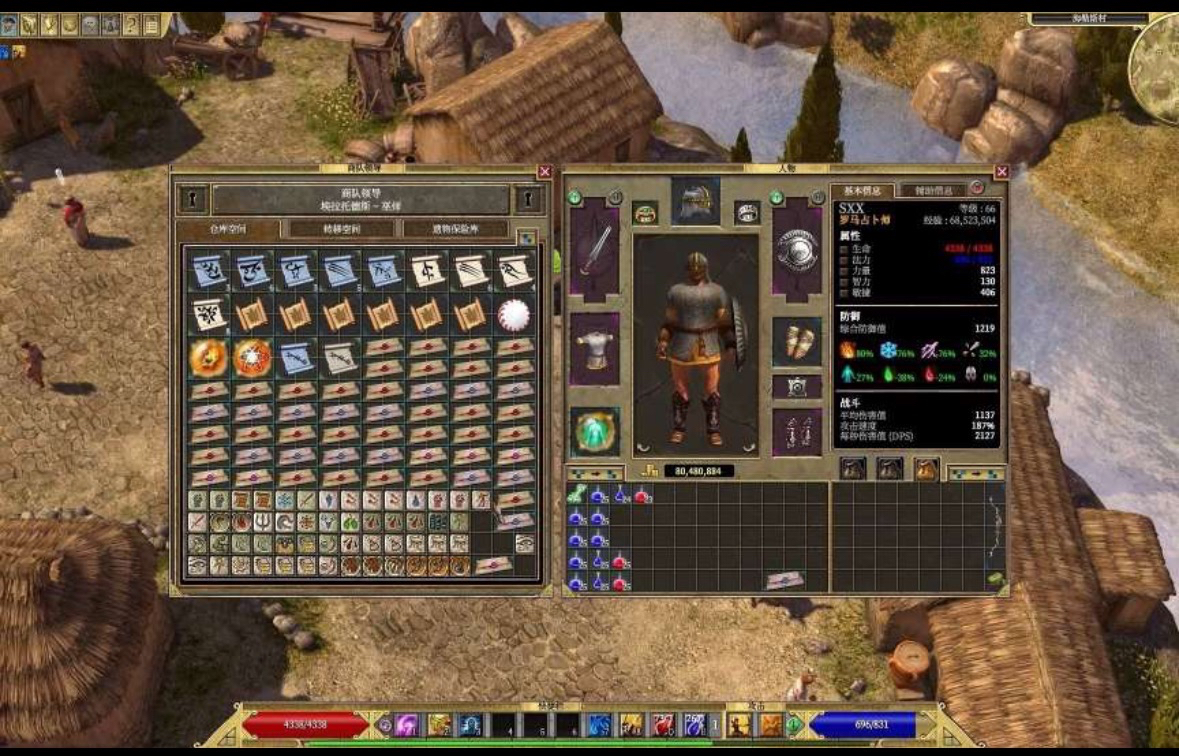1179x756 pixels.
Task: Close the character panel
Action: click(1002, 172)
